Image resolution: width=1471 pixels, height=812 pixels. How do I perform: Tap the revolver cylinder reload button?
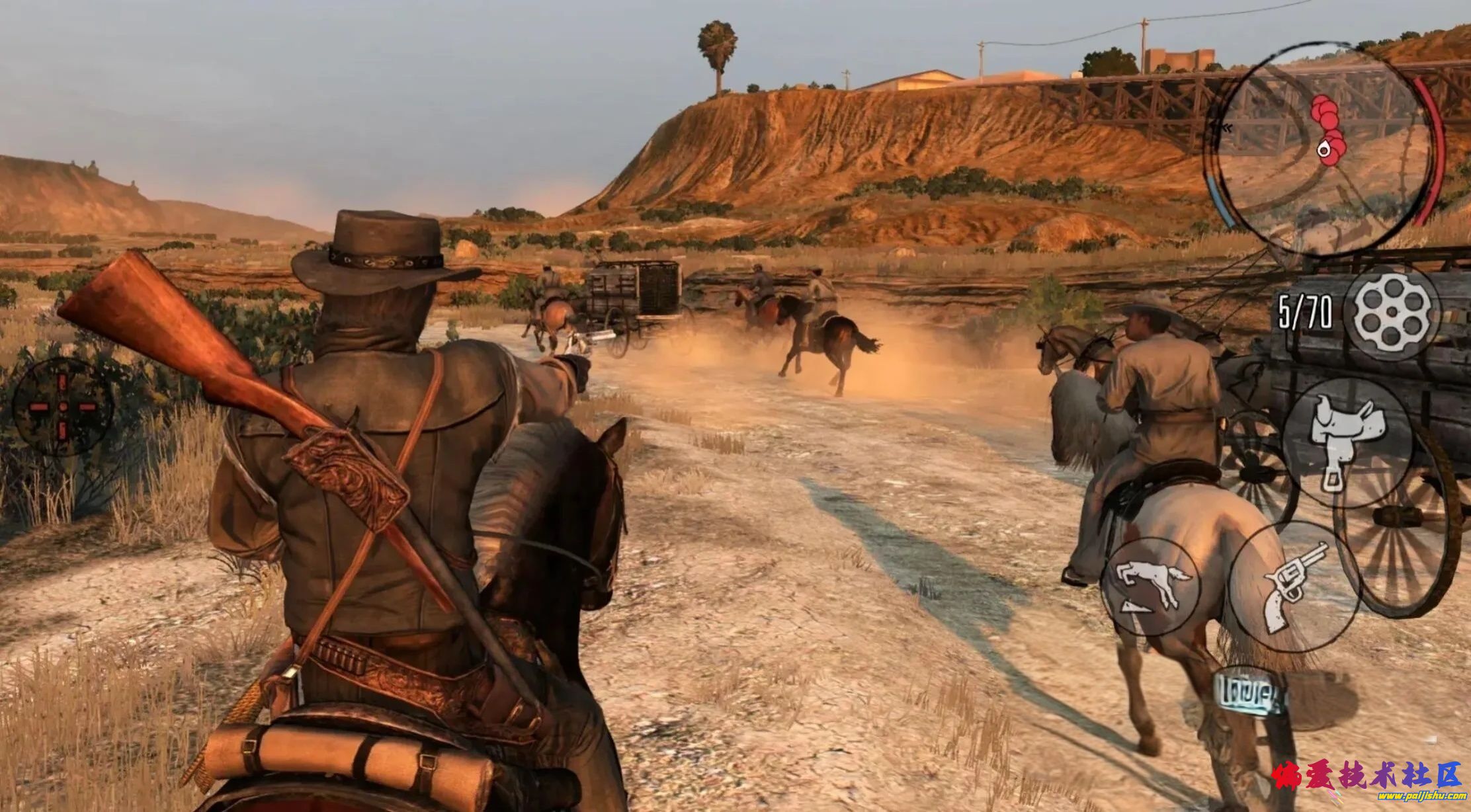click(x=1392, y=311)
